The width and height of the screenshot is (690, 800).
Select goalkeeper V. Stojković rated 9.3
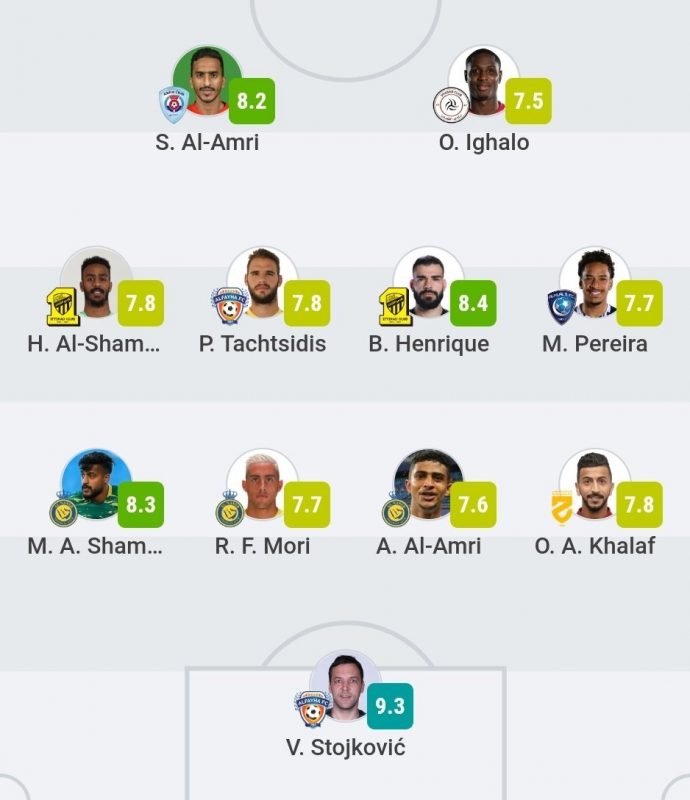click(345, 688)
